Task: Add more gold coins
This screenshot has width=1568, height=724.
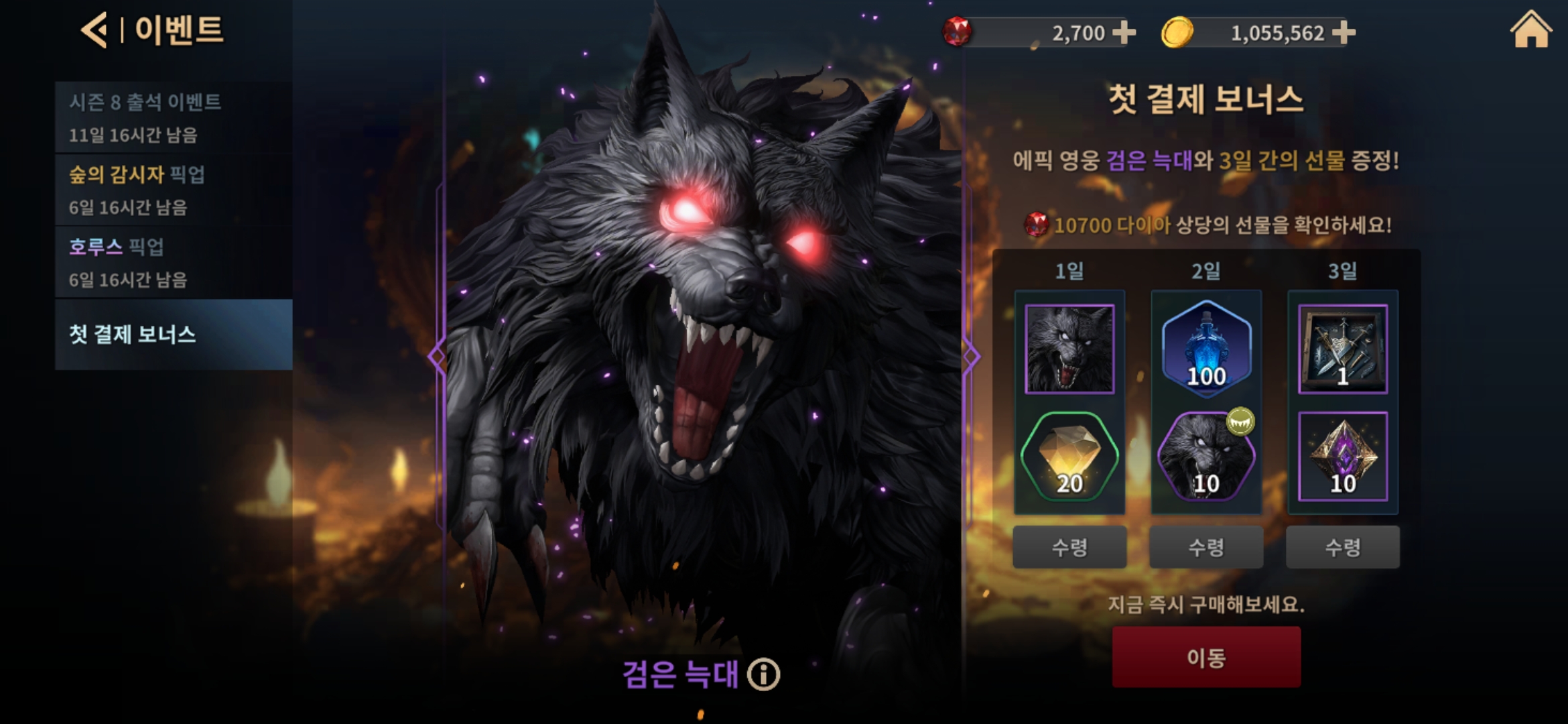Action: pos(1344,32)
